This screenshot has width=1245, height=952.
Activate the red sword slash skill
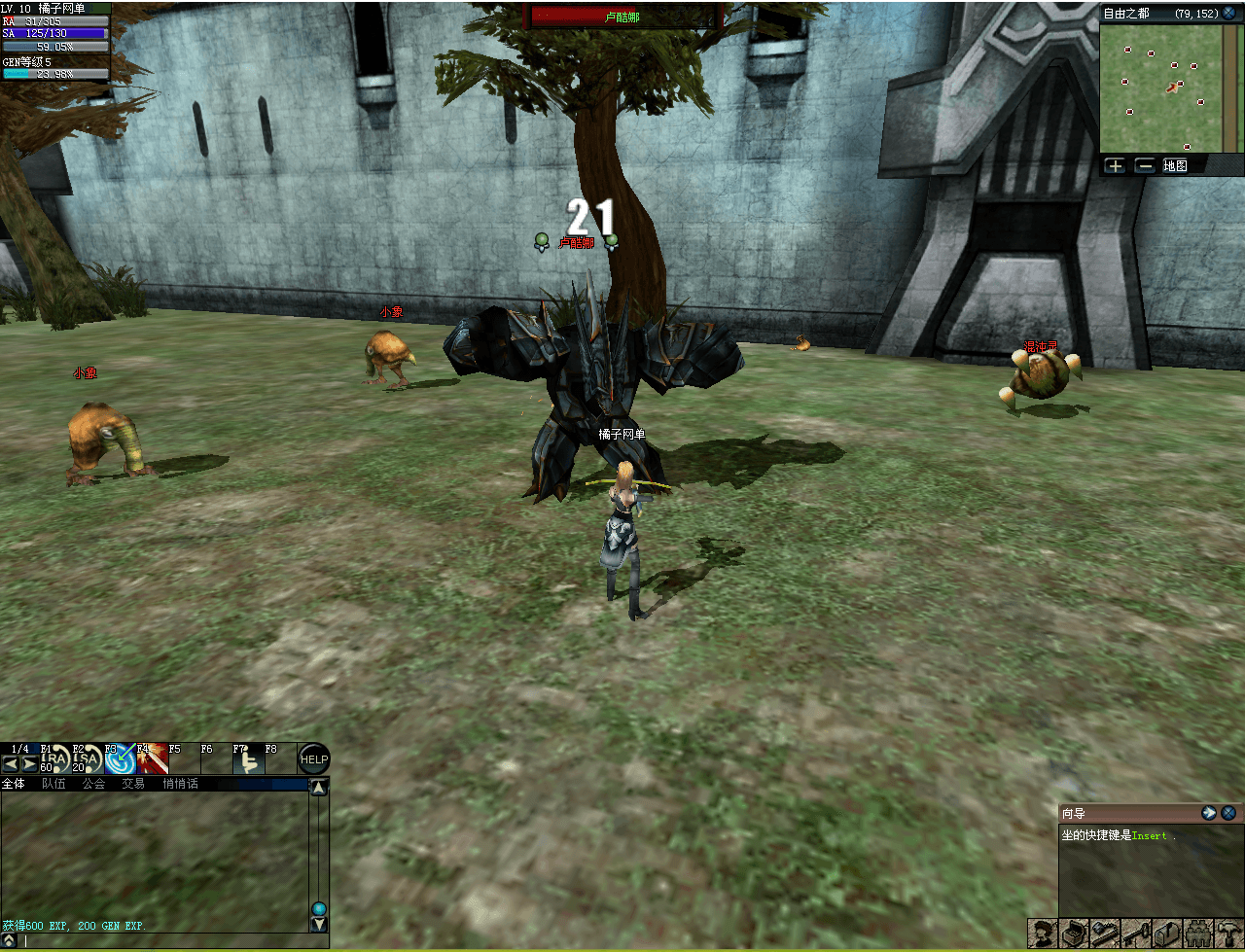coord(153,759)
